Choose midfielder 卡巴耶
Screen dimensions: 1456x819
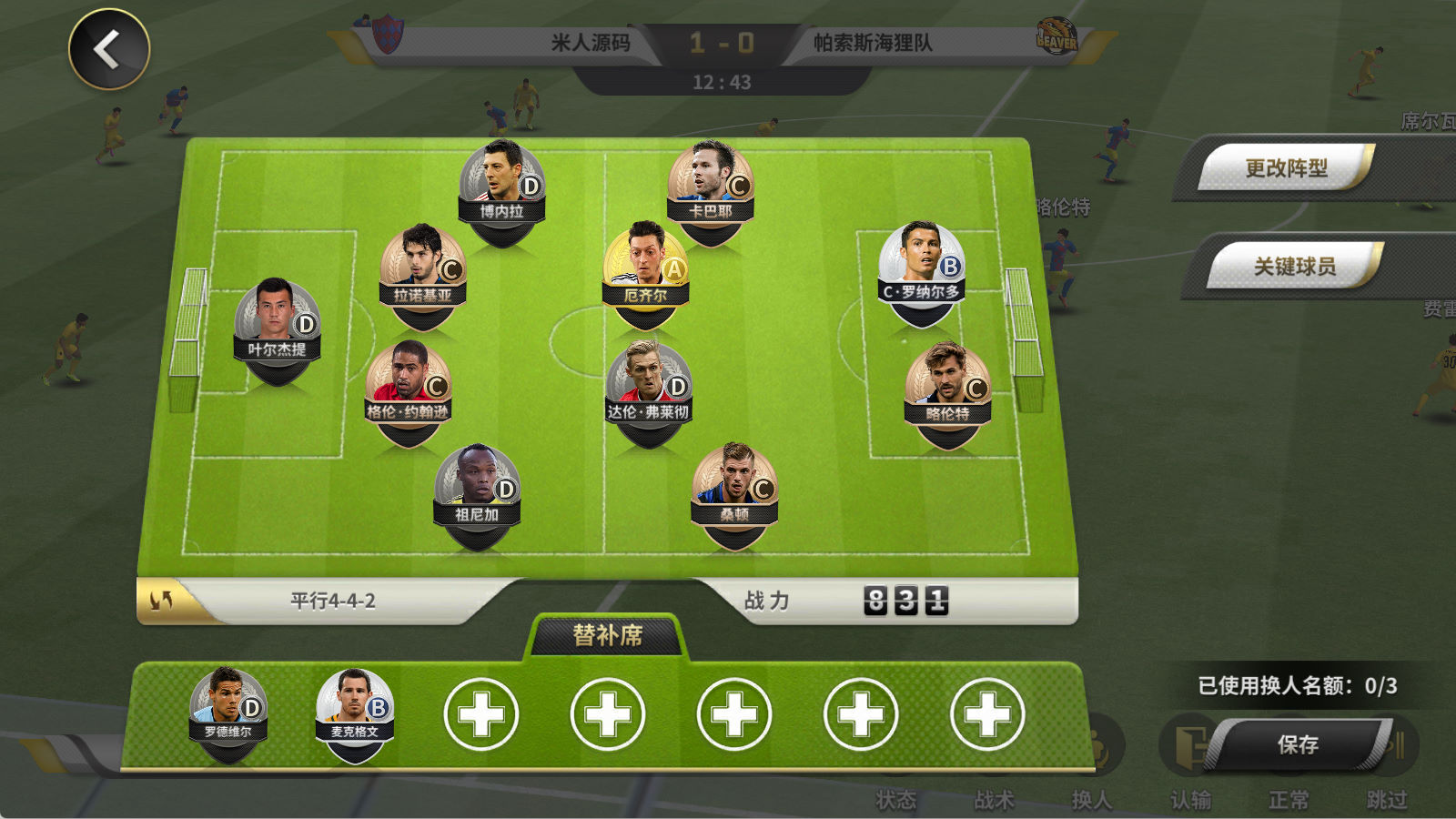click(710, 185)
